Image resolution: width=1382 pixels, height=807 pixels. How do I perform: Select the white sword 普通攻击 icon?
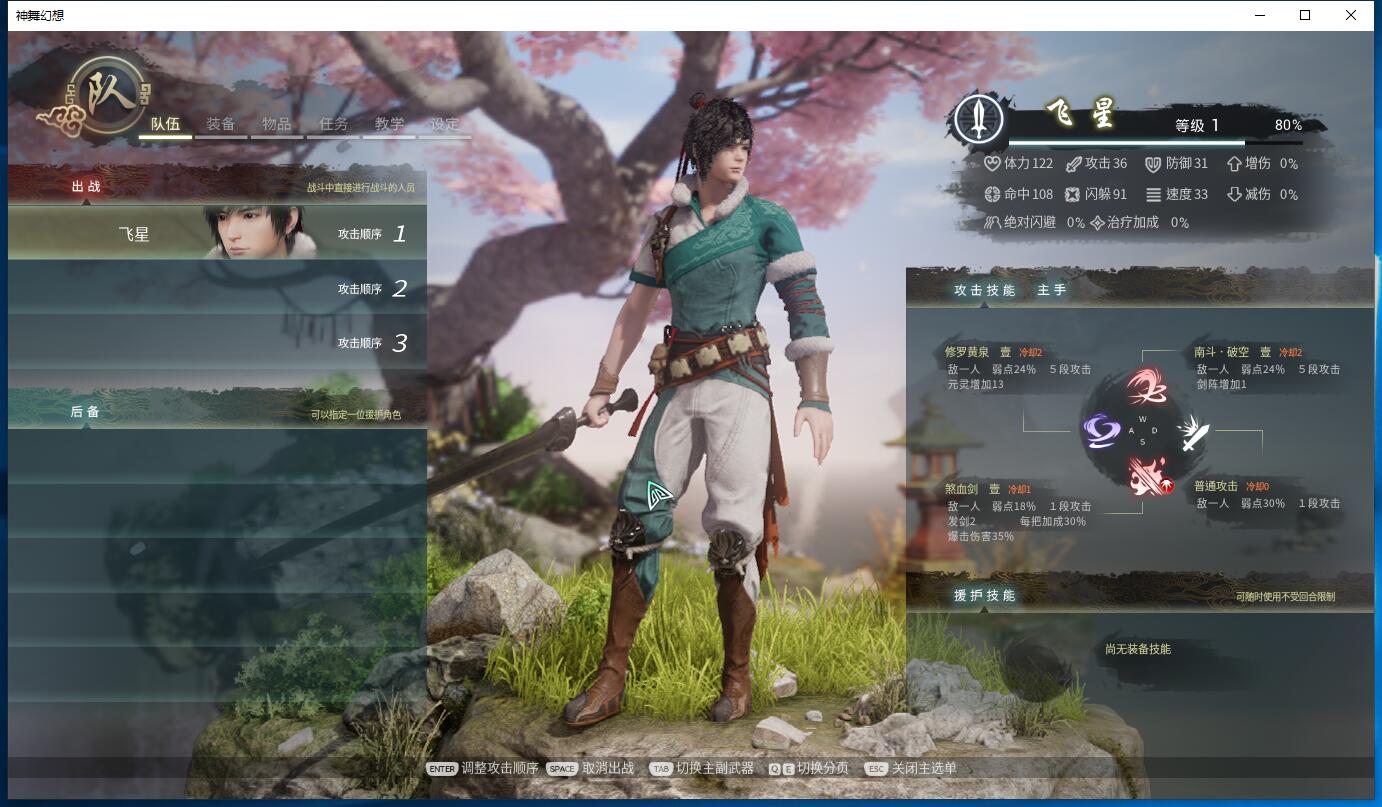1191,433
